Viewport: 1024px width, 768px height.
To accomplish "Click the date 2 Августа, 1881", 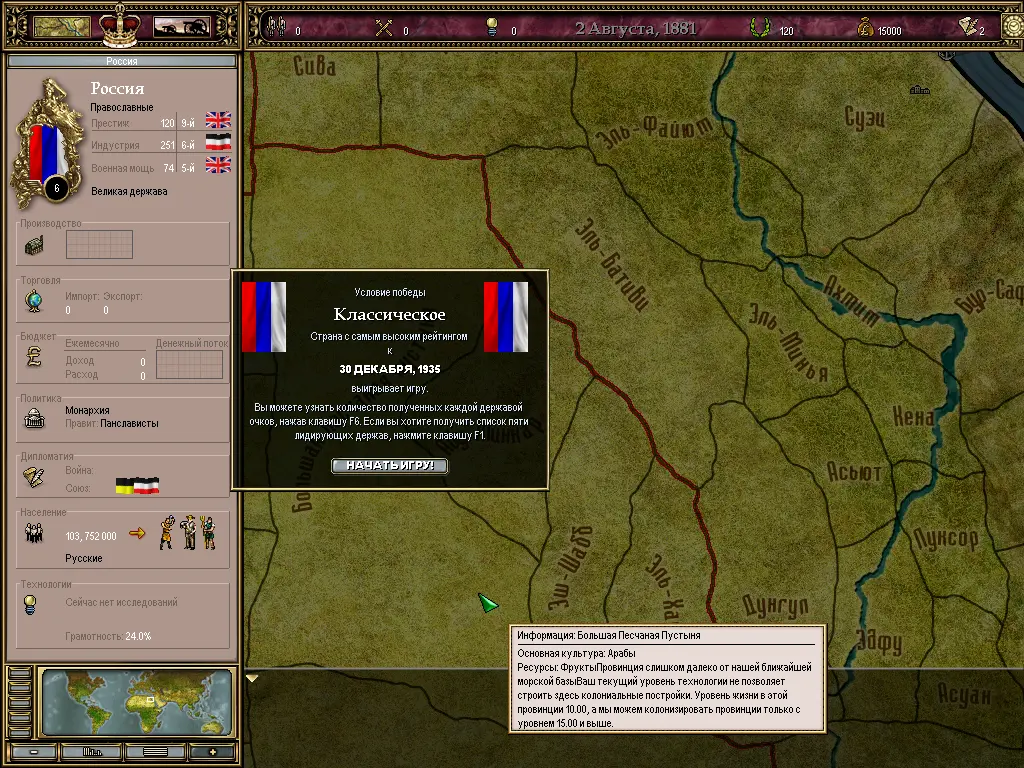I will (x=636, y=28).
